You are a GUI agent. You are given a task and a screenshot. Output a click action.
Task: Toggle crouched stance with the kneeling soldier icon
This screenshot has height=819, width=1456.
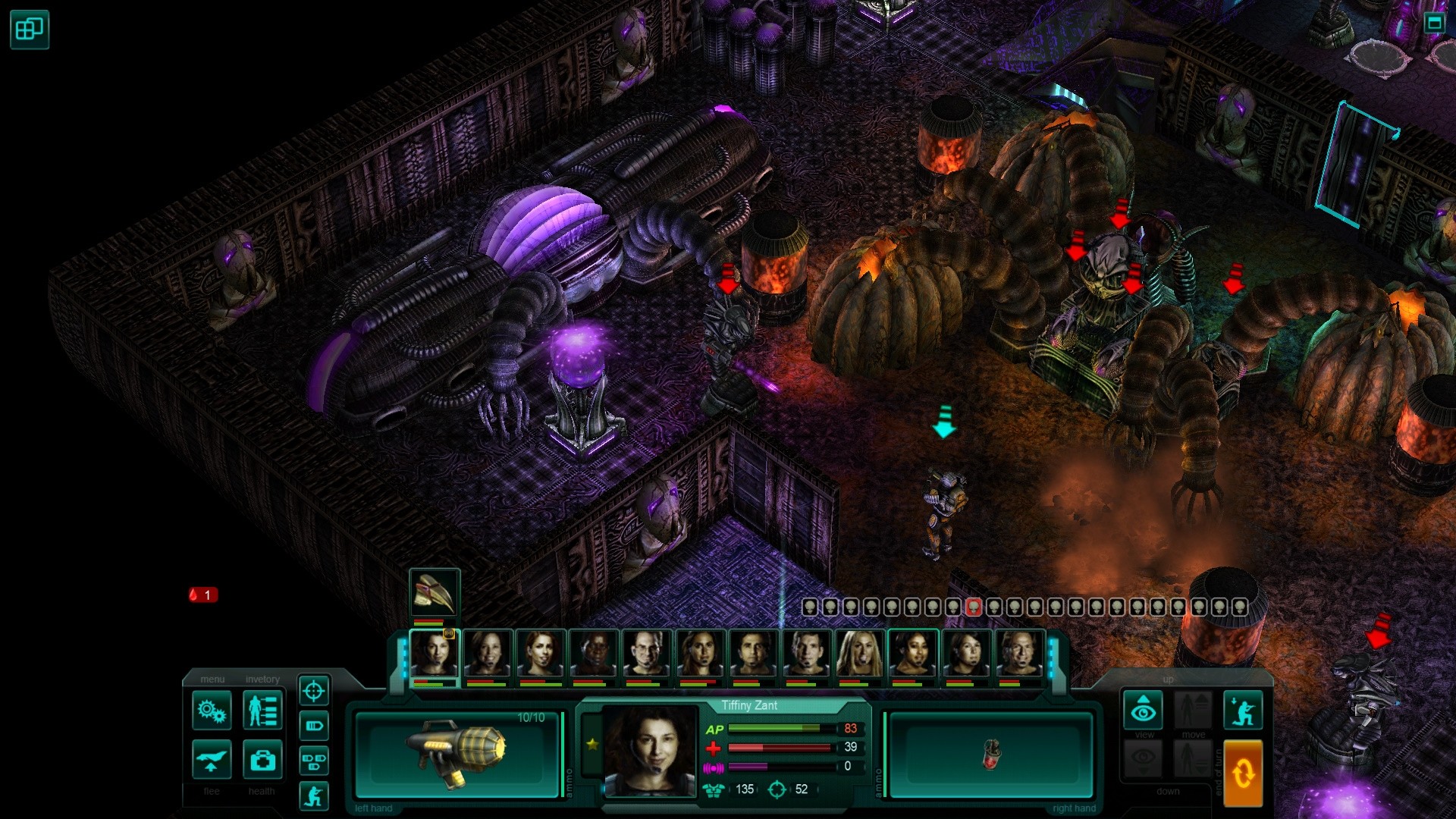1243,710
